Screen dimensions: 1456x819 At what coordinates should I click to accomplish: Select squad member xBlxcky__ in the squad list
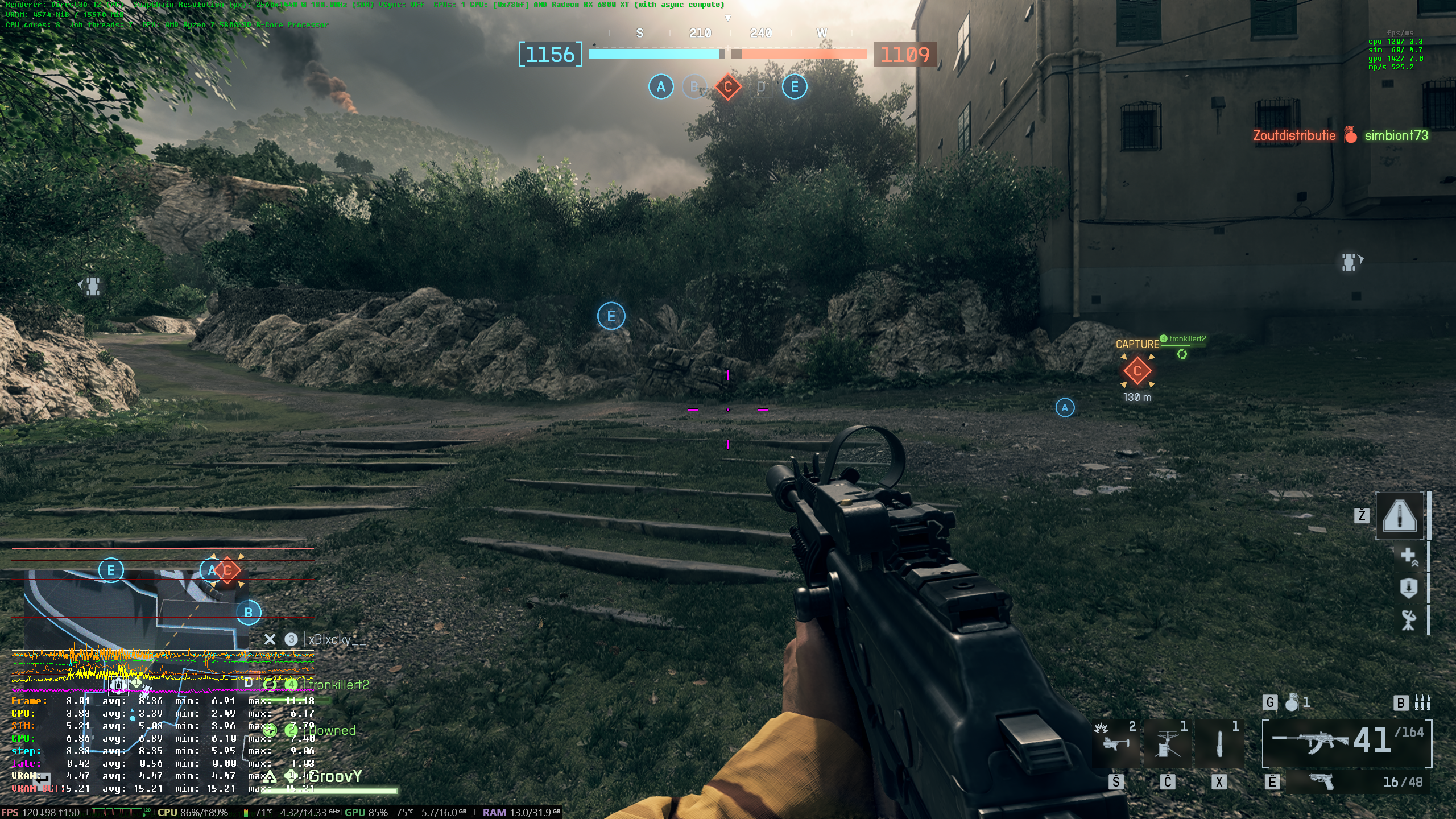click(x=337, y=640)
